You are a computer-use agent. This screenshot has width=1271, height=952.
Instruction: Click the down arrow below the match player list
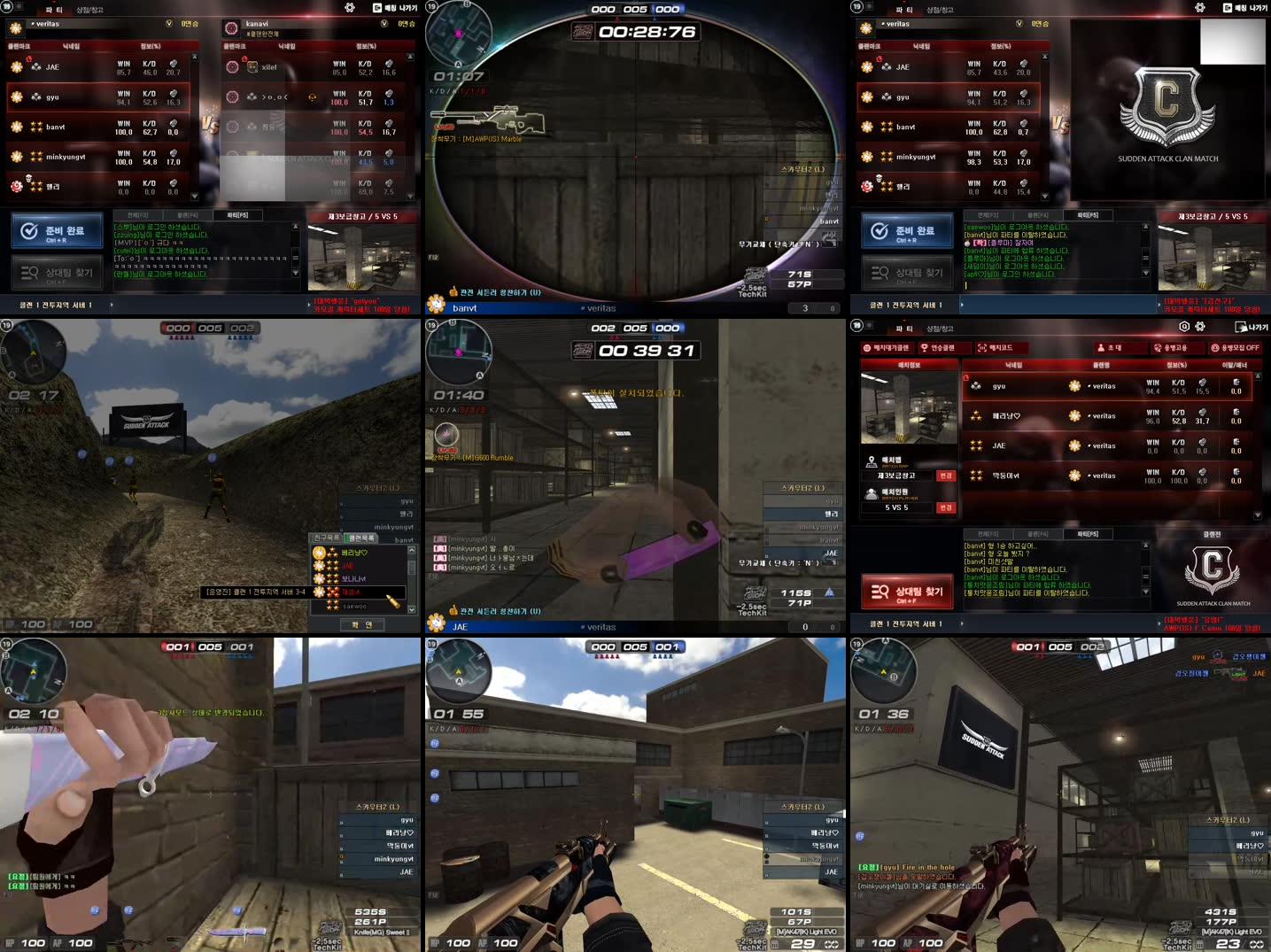[1258, 513]
